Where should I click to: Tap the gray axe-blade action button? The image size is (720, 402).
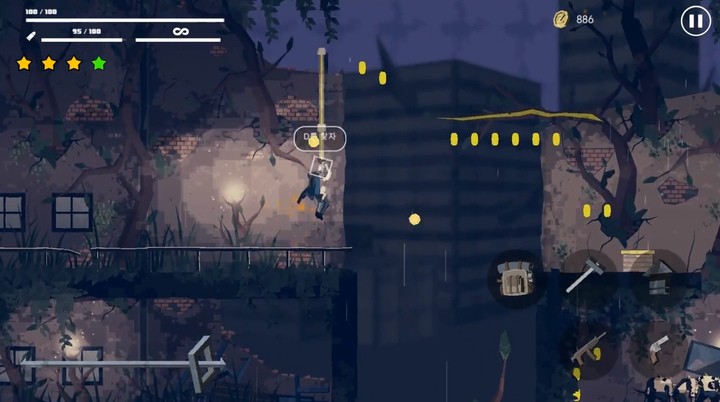pos(658,274)
